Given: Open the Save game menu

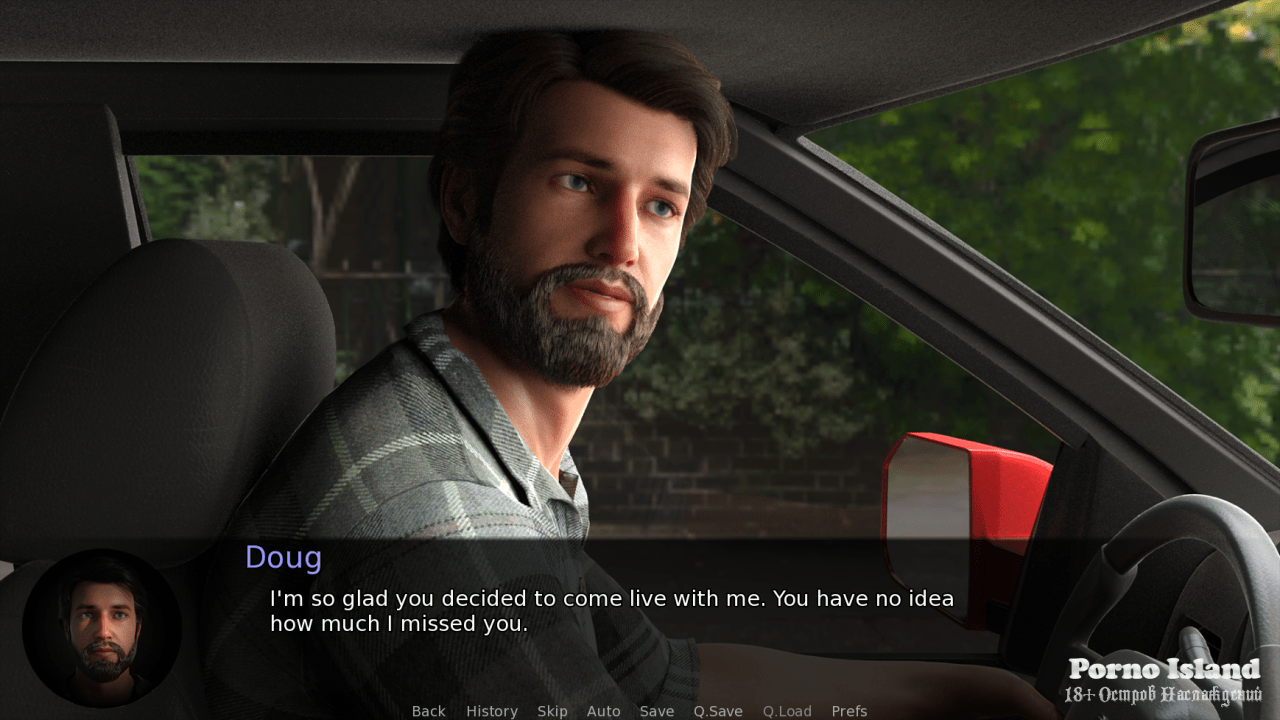Looking at the screenshot, I should [x=657, y=711].
